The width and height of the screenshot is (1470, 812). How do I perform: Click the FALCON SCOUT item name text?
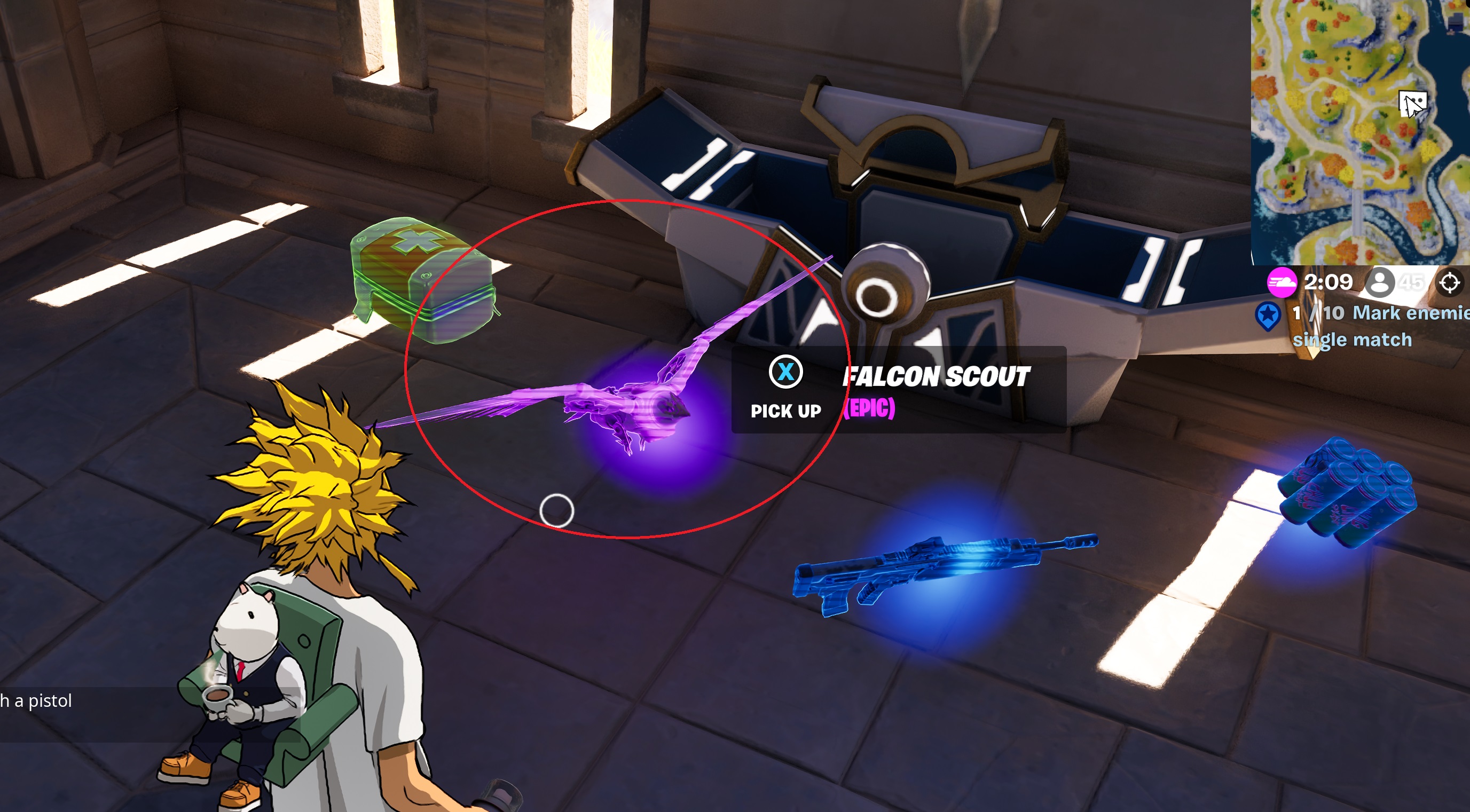(934, 375)
